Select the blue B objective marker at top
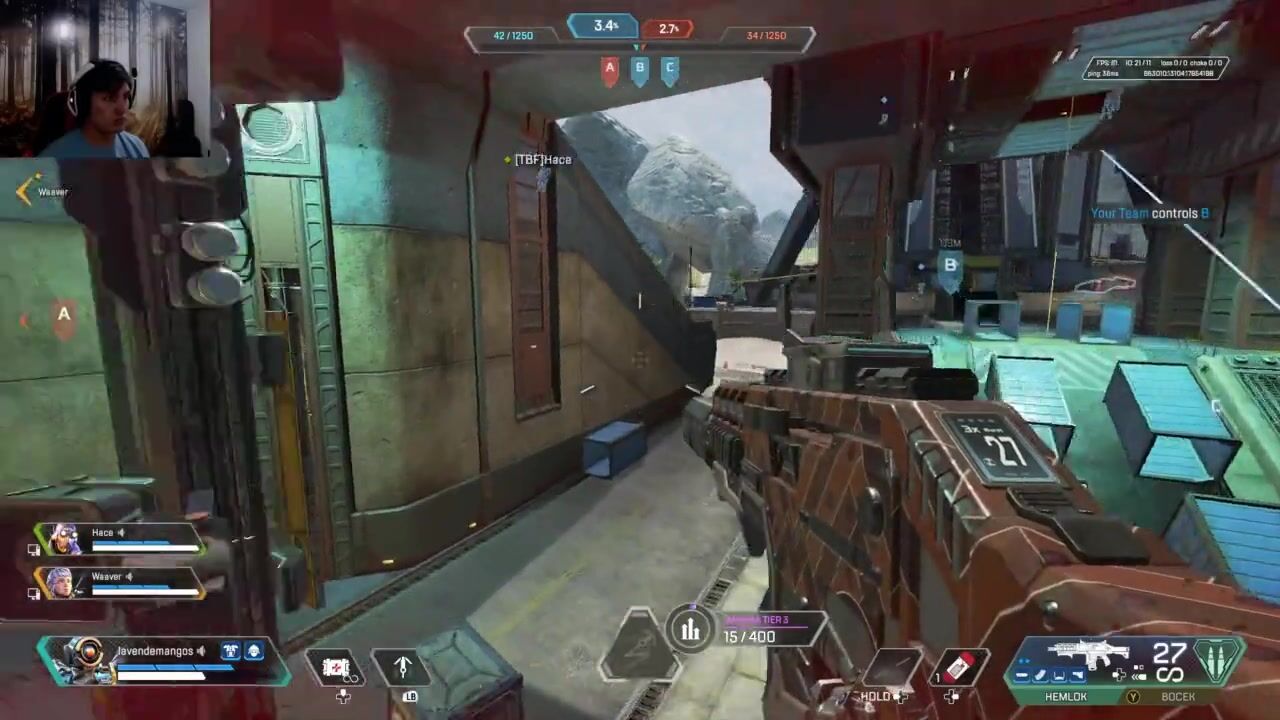Viewport: 1280px width, 720px height. pyautogui.click(x=640, y=70)
